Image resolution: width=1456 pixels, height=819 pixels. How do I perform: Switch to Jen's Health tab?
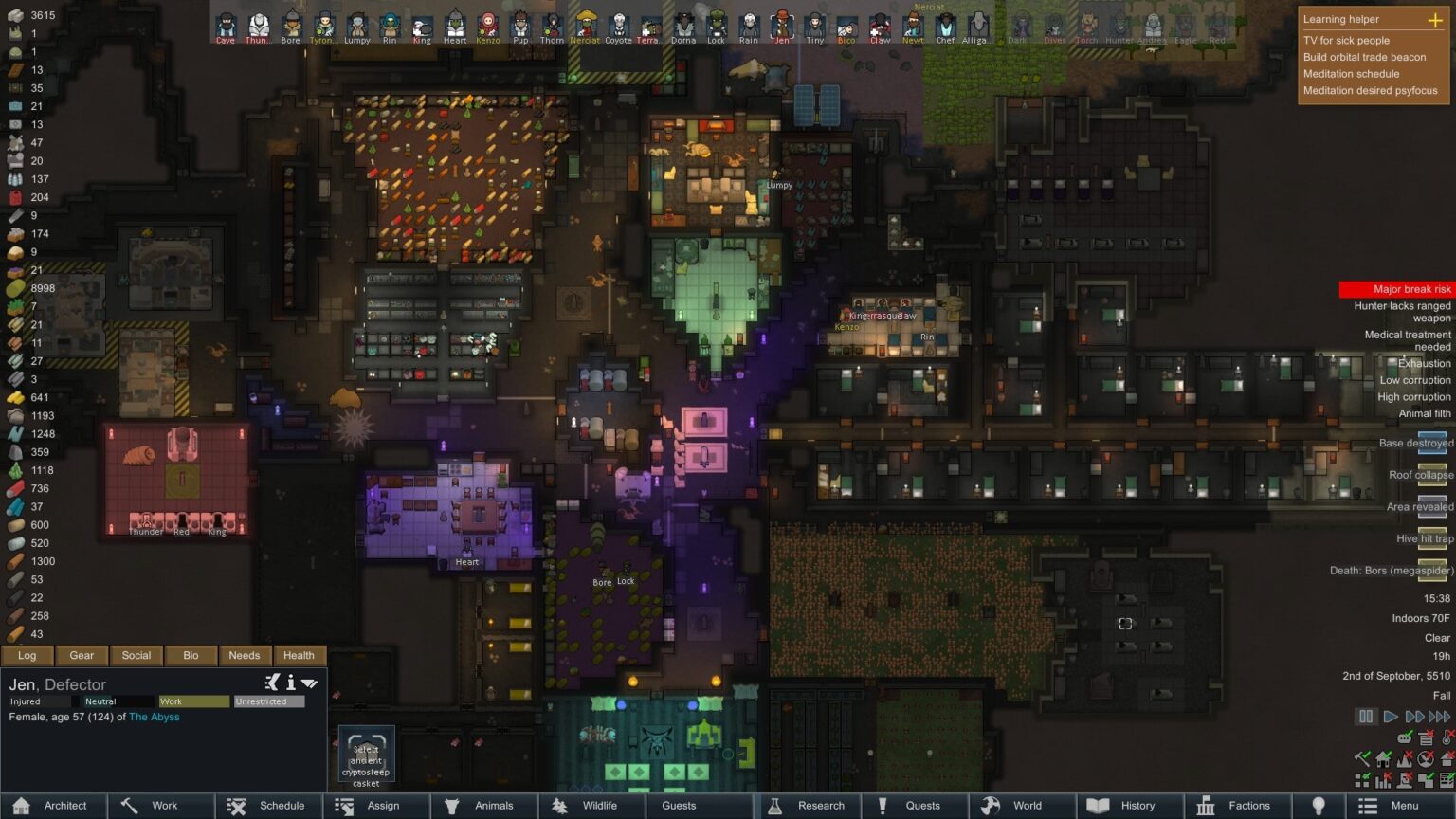click(x=299, y=655)
